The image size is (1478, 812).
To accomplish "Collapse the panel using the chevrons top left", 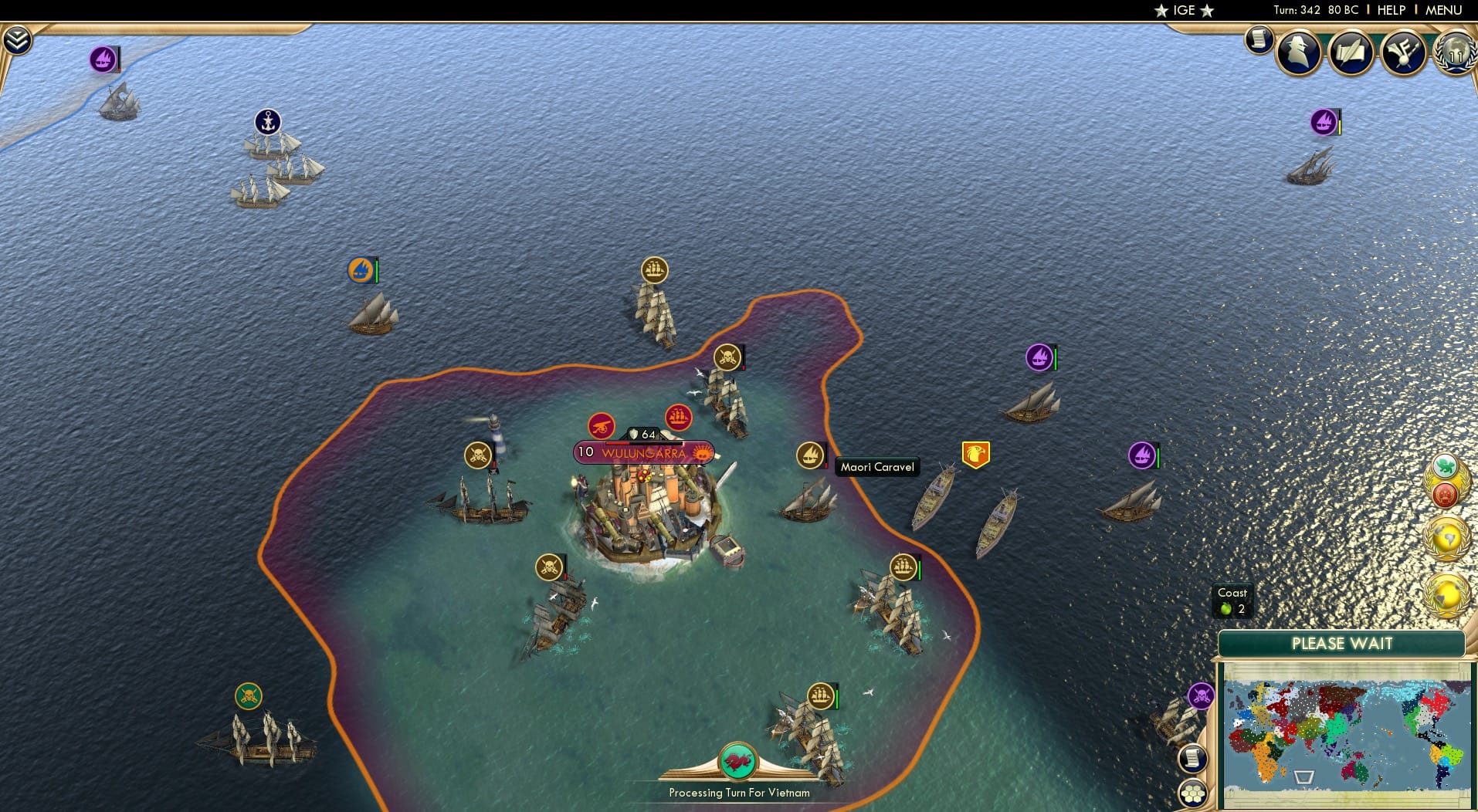I will tap(15, 37).
